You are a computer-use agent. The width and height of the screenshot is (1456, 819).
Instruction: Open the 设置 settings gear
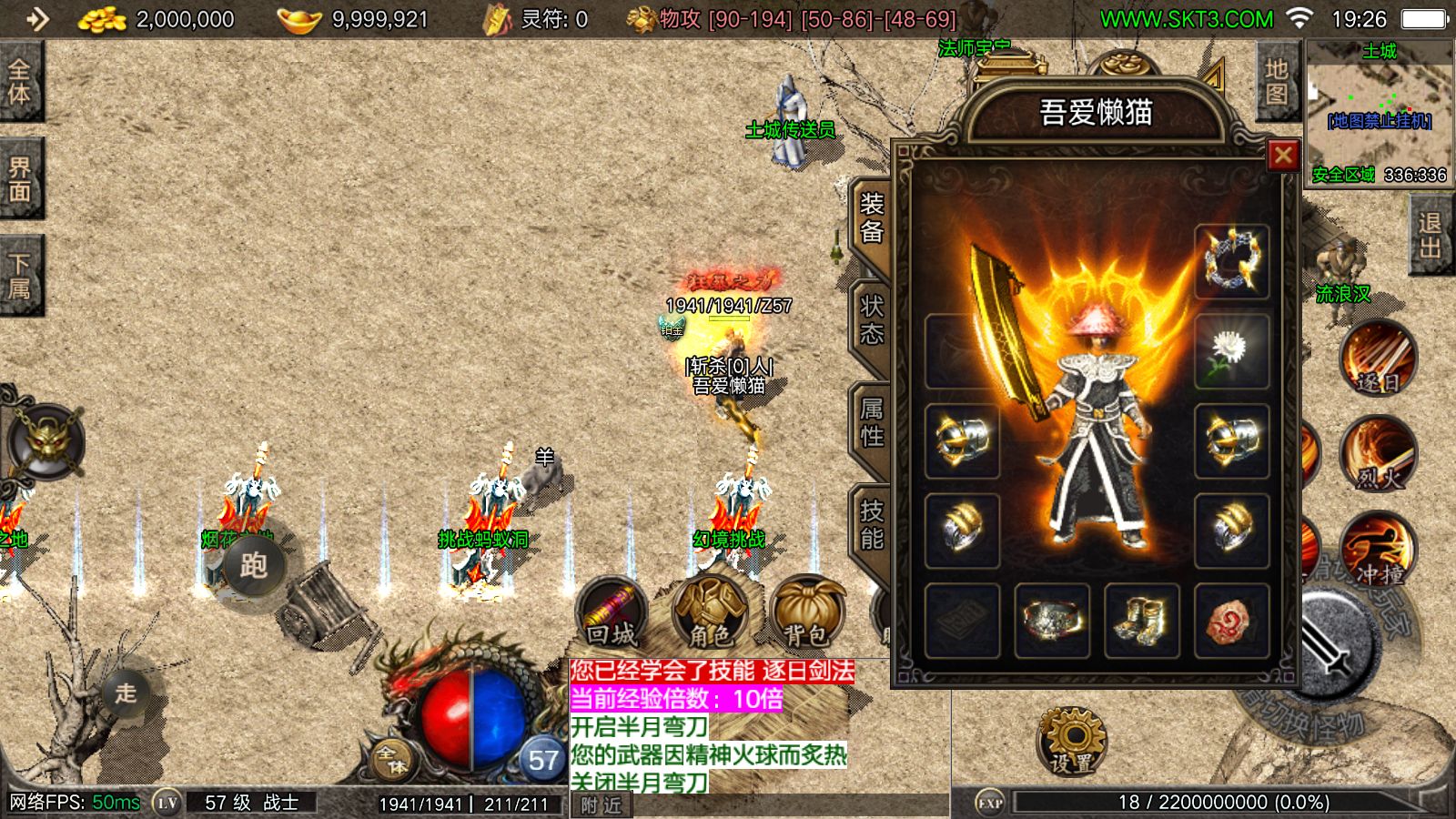tap(1072, 742)
